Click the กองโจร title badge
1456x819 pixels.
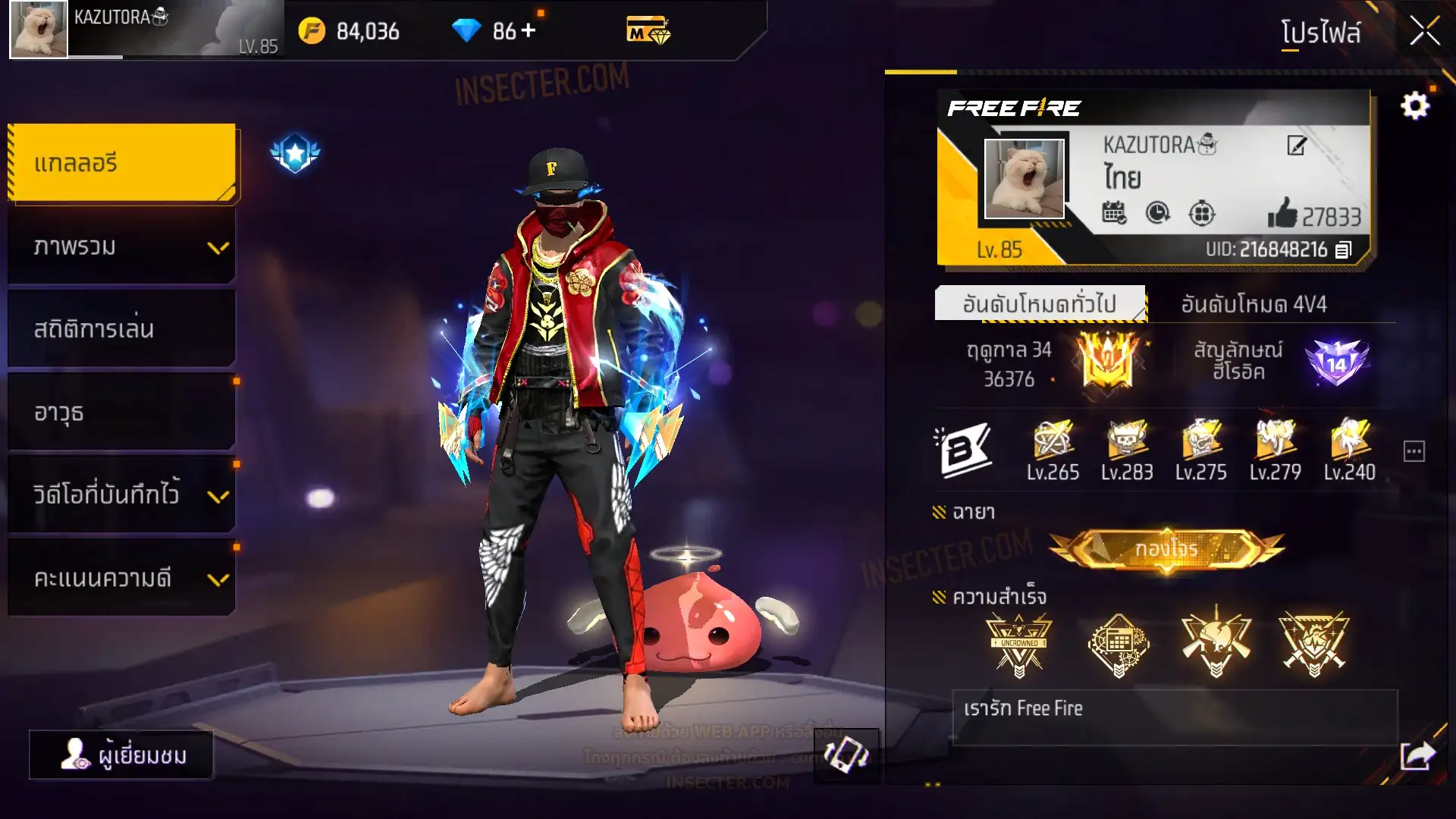click(1166, 549)
